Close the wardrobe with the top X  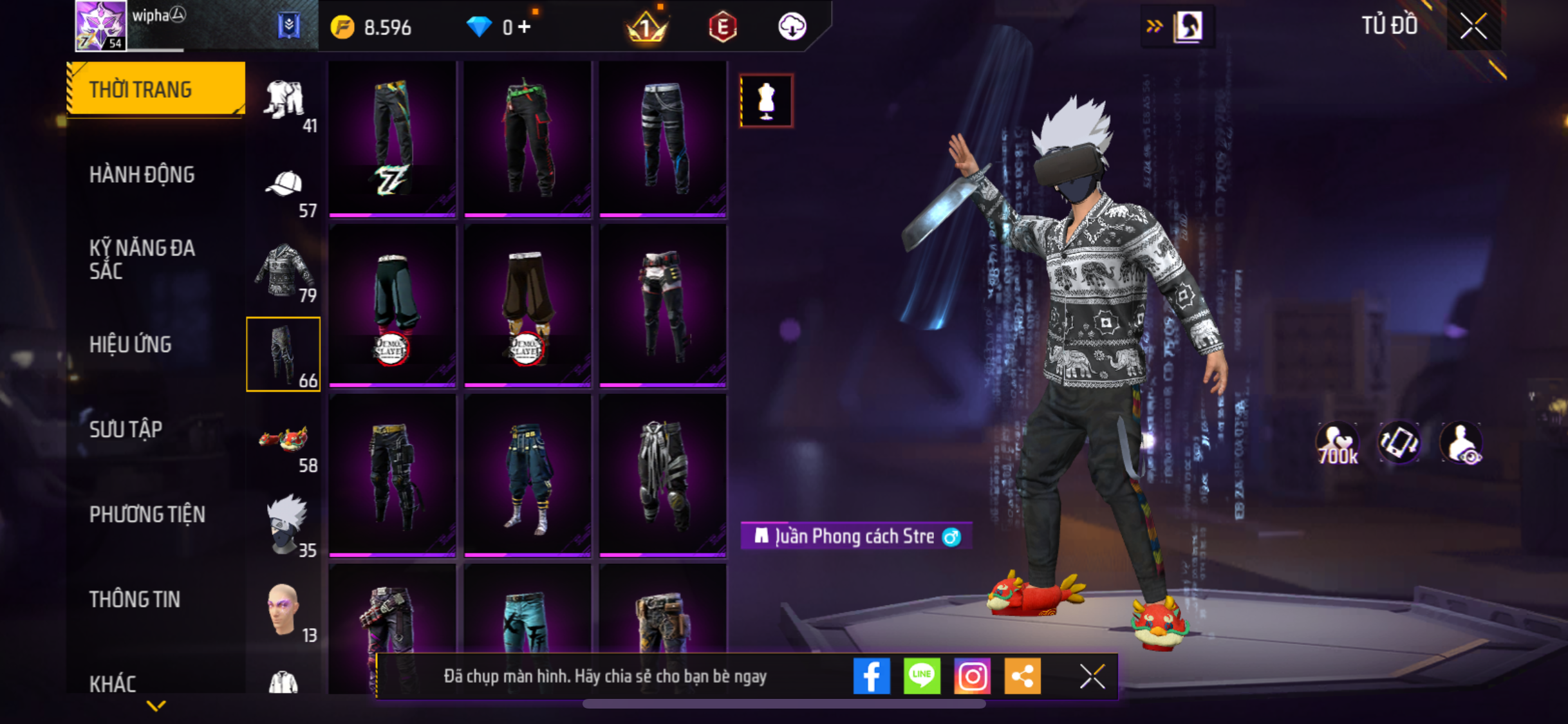tap(1473, 26)
